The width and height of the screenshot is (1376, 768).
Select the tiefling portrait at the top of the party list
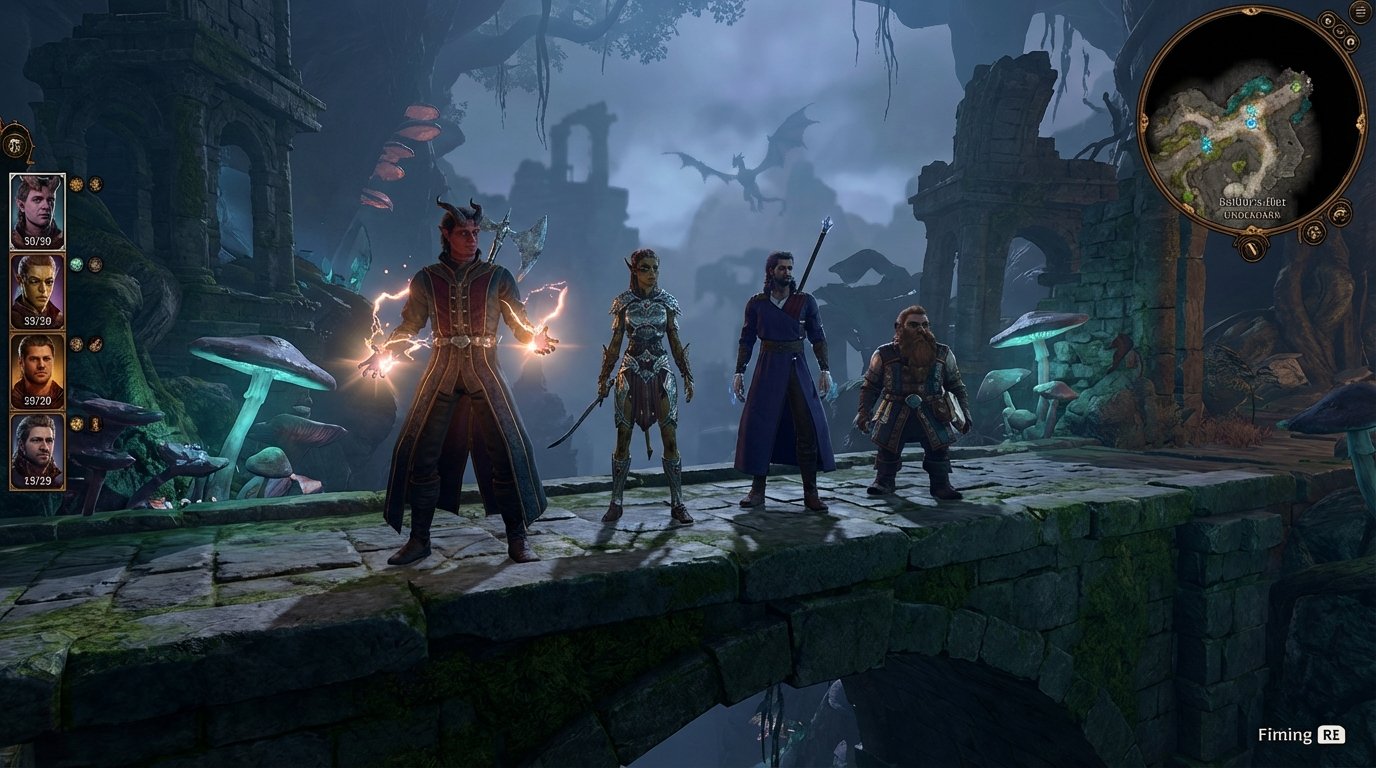[x=38, y=208]
